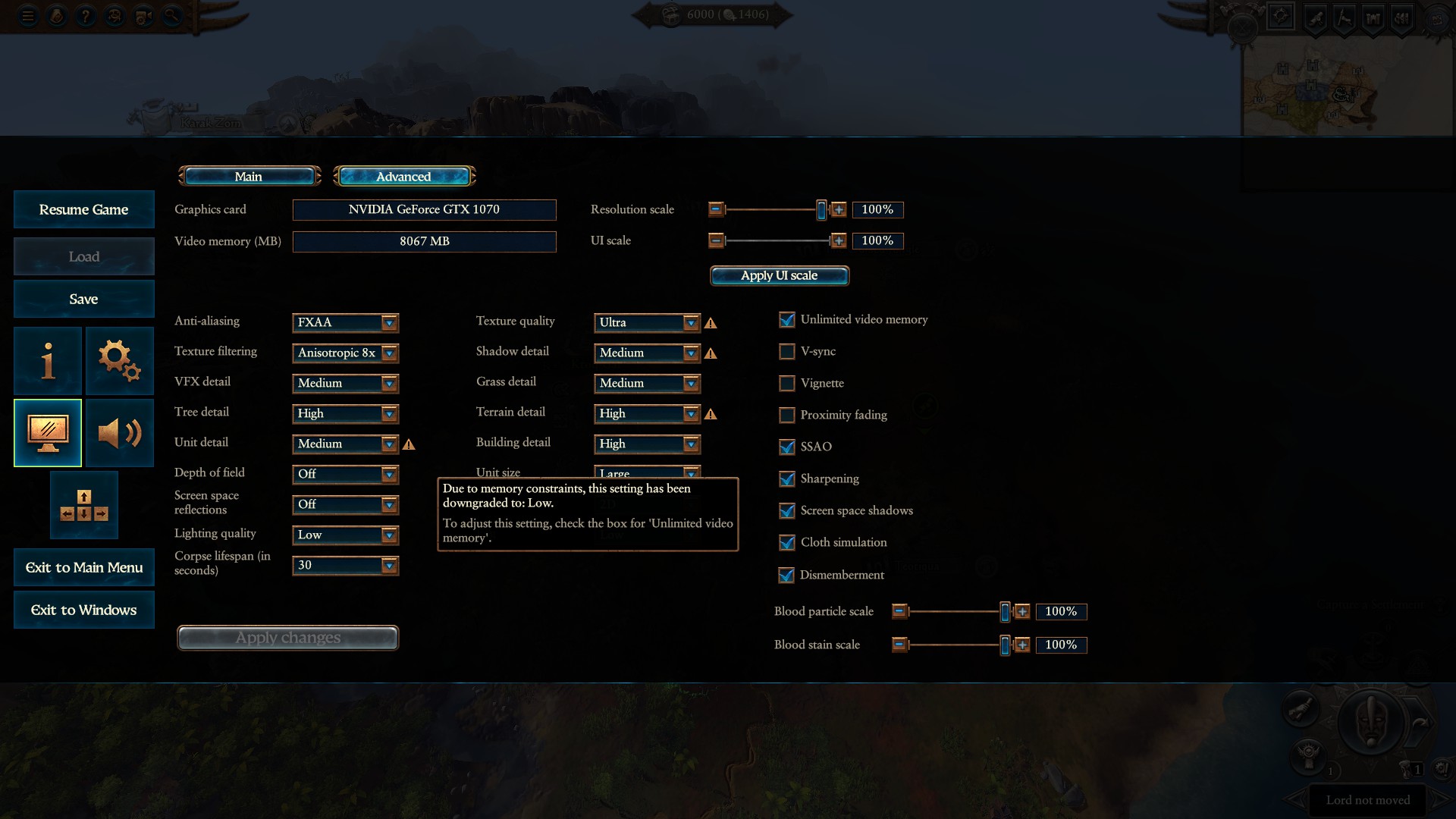Click the Blood particle scale slider
1456x819 pixels.
(x=955, y=611)
